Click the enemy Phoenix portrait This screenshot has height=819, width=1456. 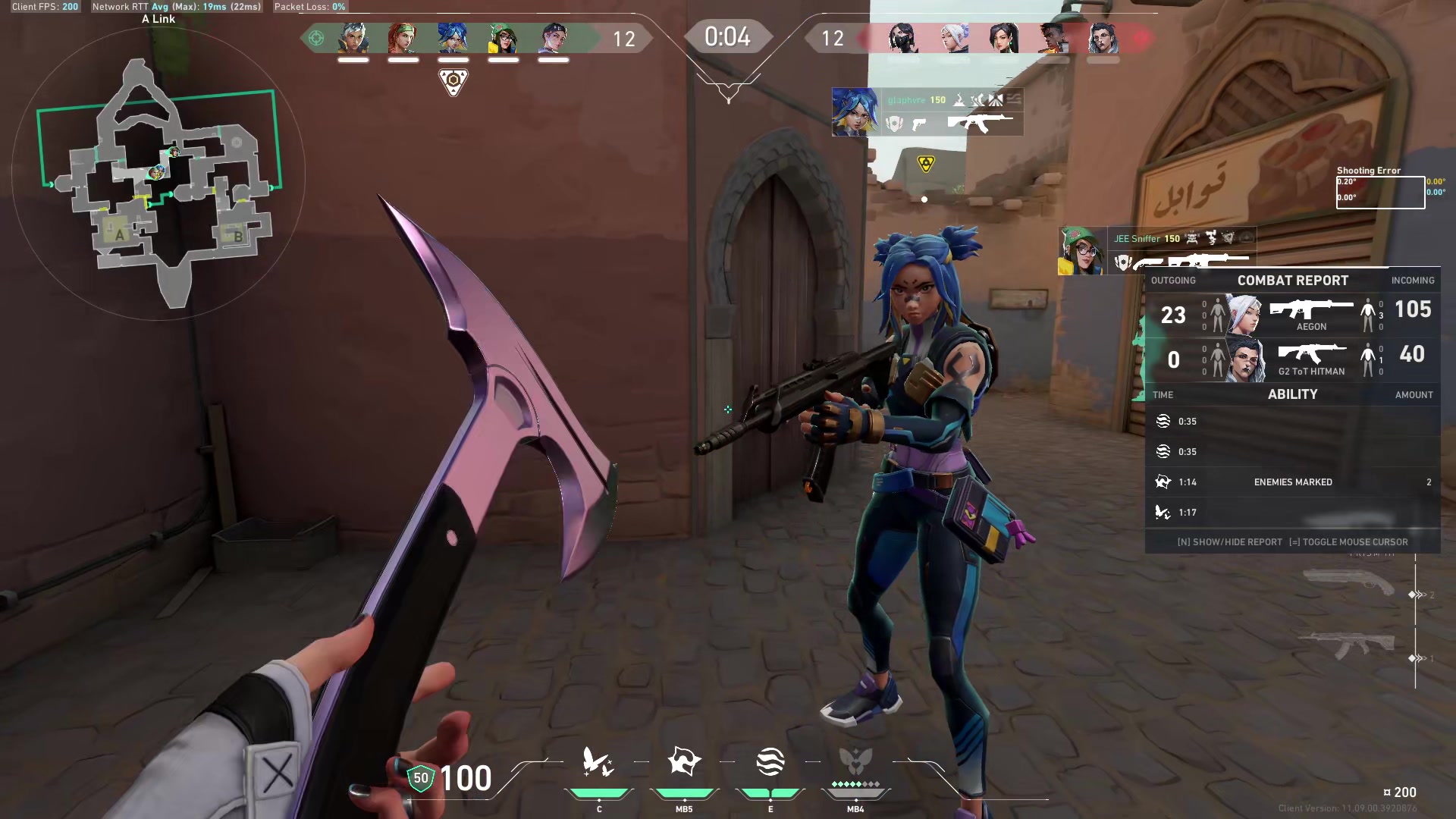pyautogui.click(x=1053, y=38)
